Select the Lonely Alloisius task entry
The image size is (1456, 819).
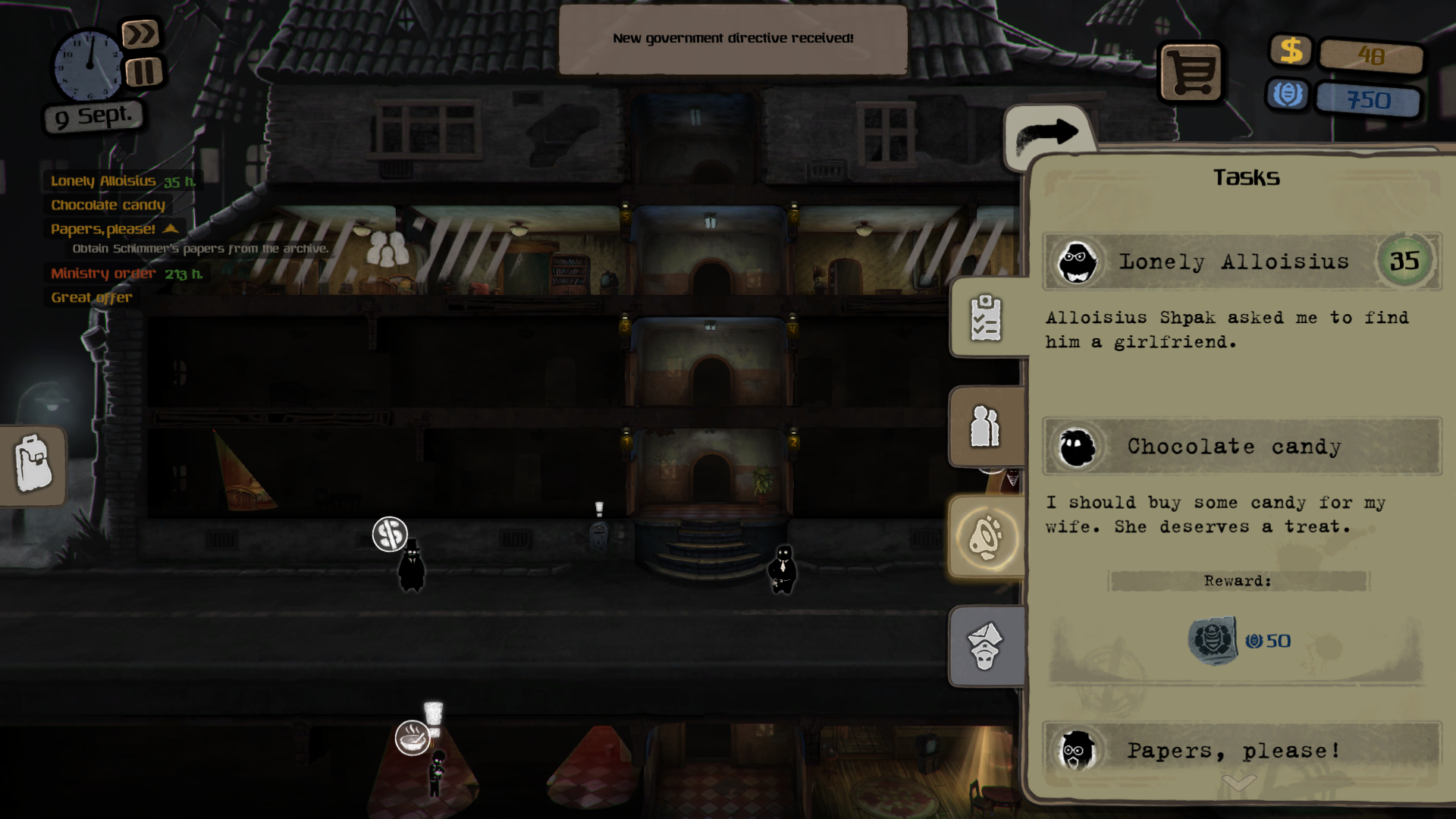coord(1233,262)
